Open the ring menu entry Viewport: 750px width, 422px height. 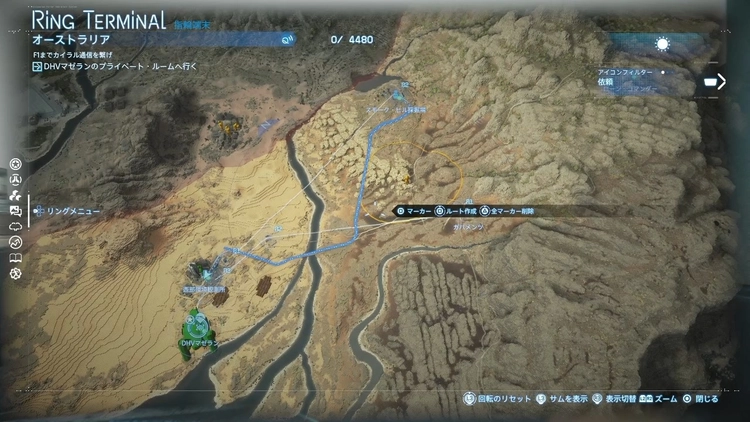tap(68, 212)
